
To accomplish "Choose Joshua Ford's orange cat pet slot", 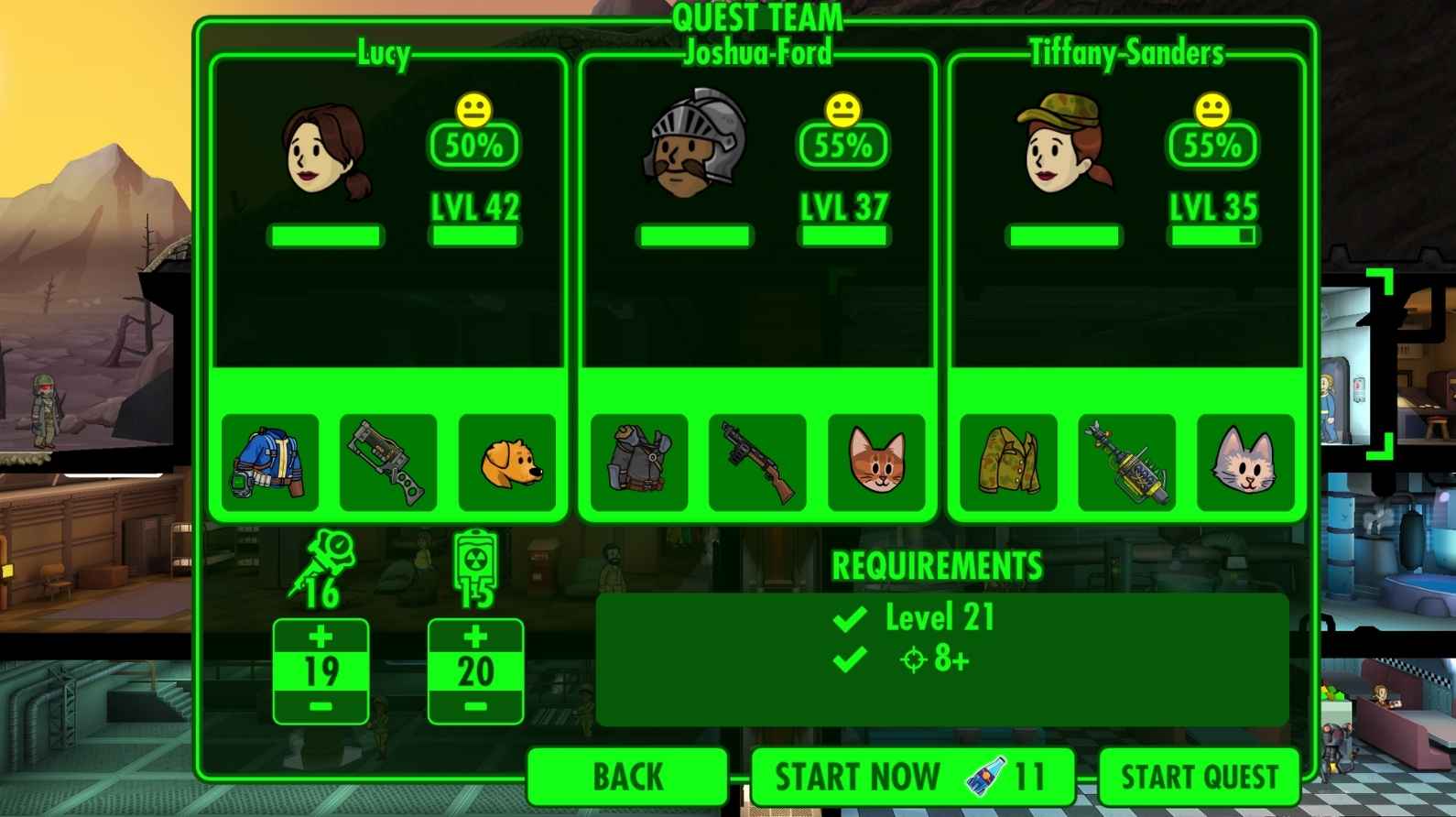I will click(x=876, y=463).
